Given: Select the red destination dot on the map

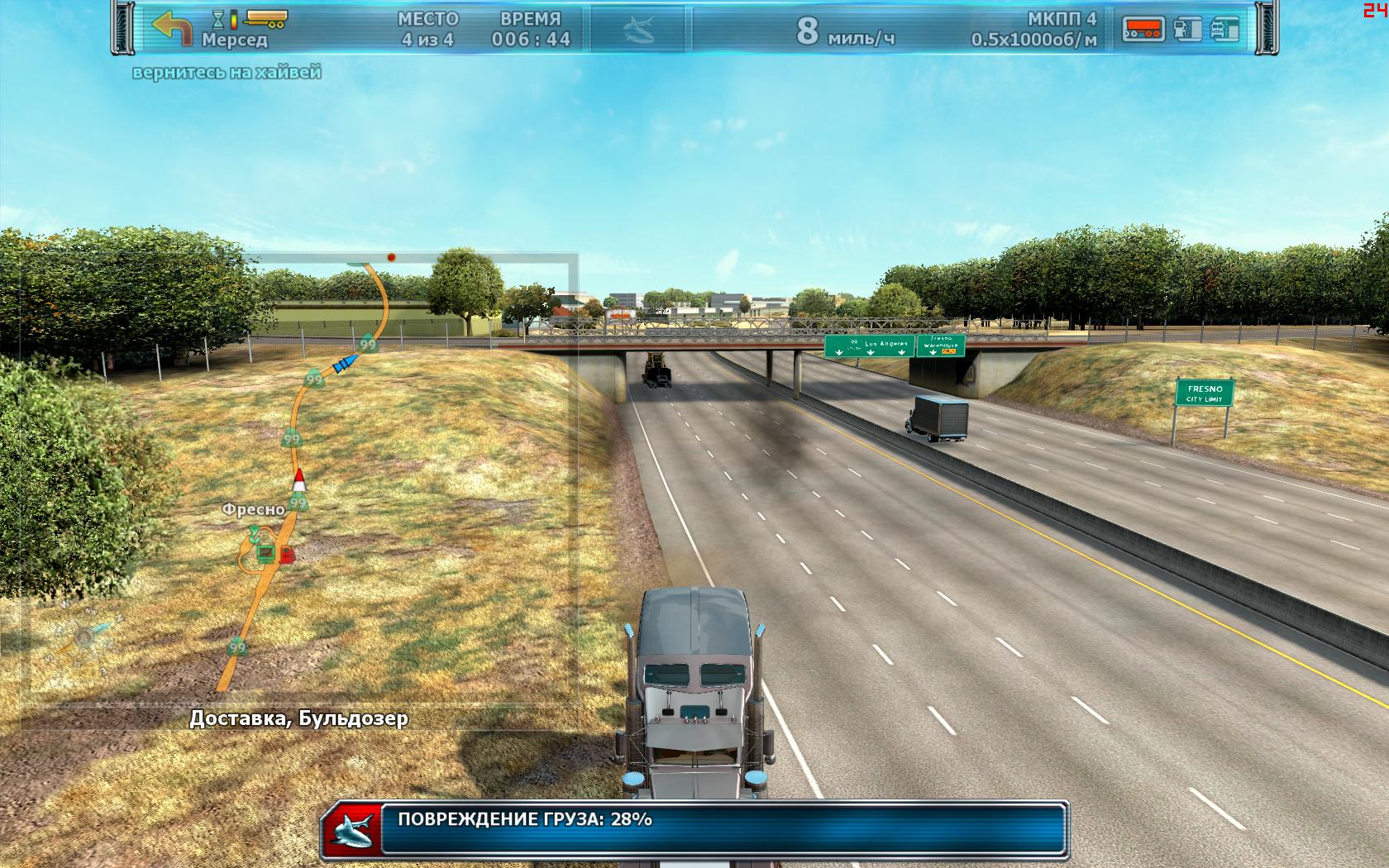Looking at the screenshot, I should 391,257.
